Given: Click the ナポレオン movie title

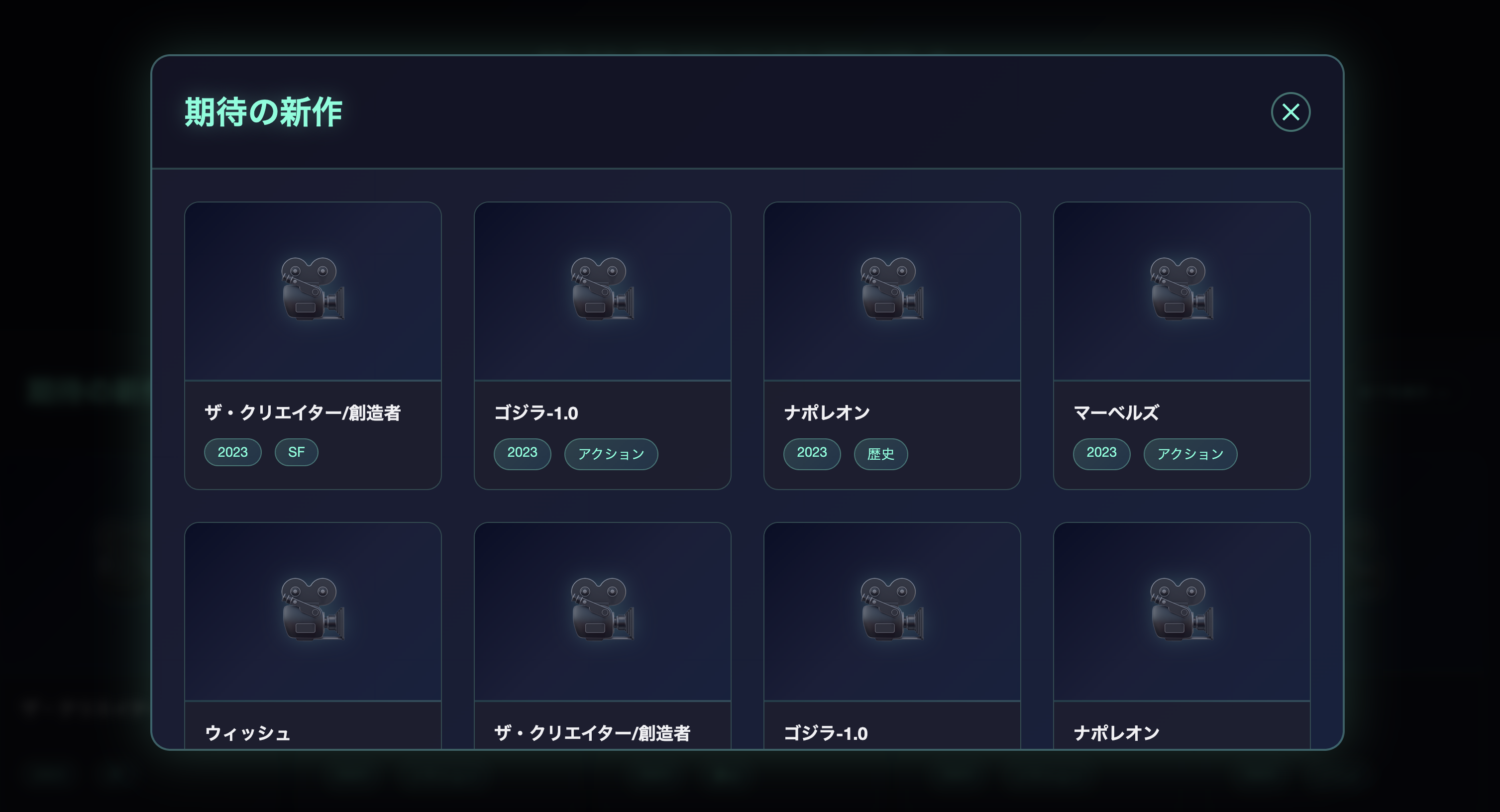Looking at the screenshot, I should tap(827, 412).
